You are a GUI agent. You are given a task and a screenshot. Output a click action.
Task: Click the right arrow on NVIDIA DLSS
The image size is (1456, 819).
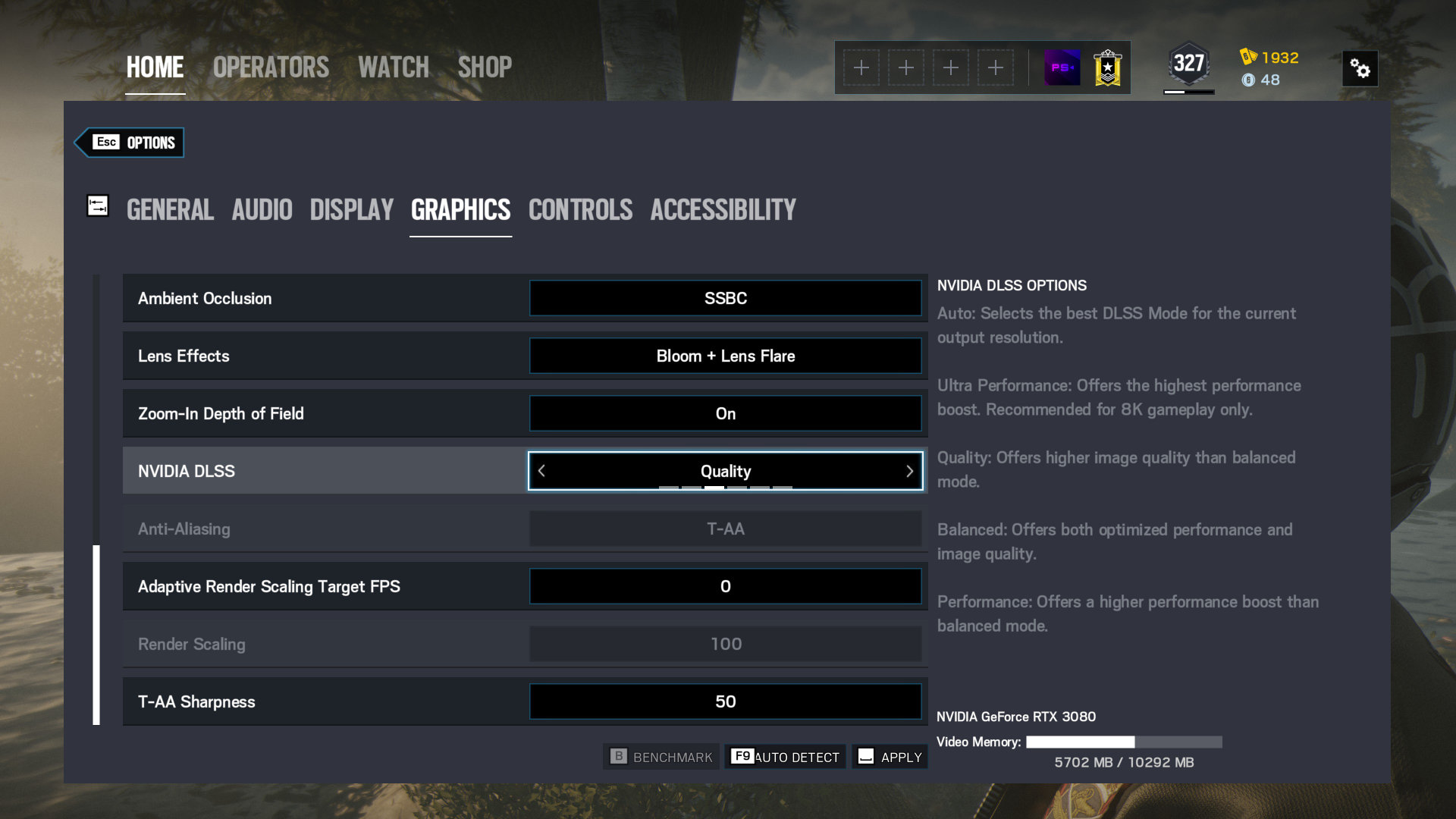coord(910,471)
